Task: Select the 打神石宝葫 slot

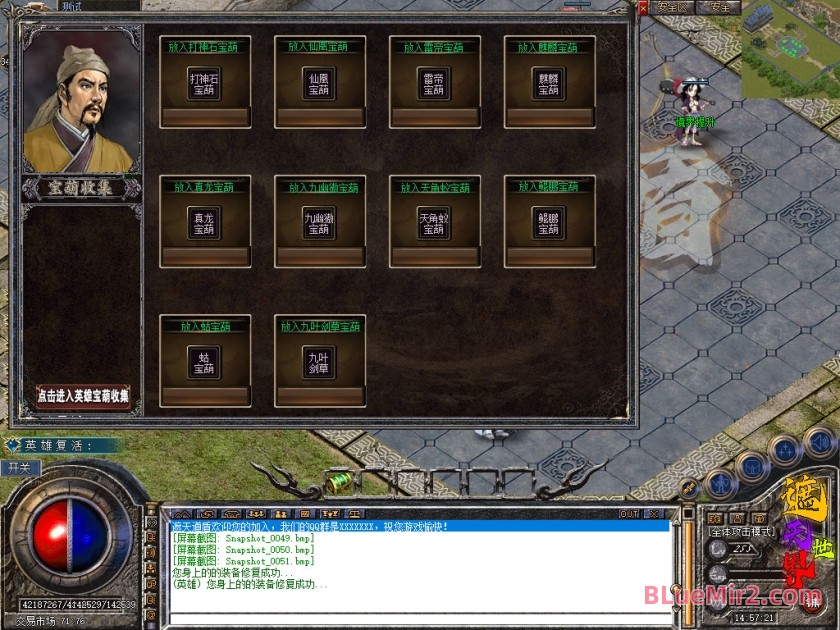Action: point(204,83)
